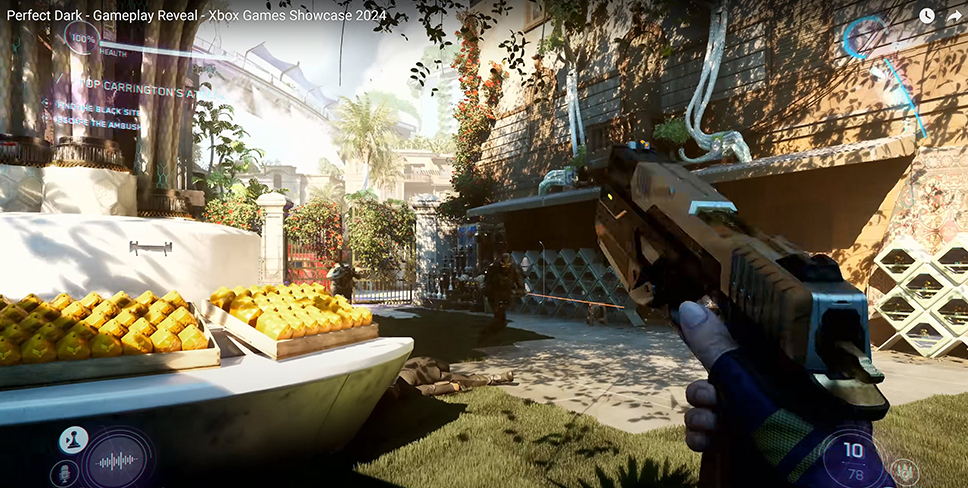Select the Find the Black Site objective

click(105, 106)
